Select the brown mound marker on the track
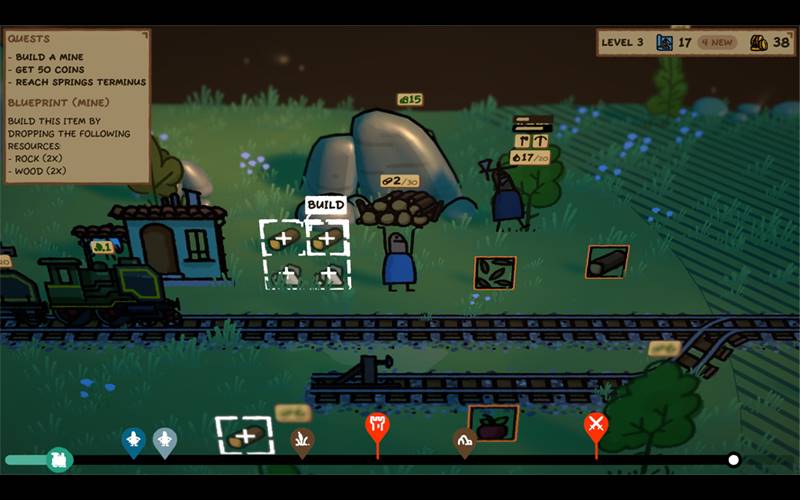This screenshot has height=500, width=800. coord(464,439)
